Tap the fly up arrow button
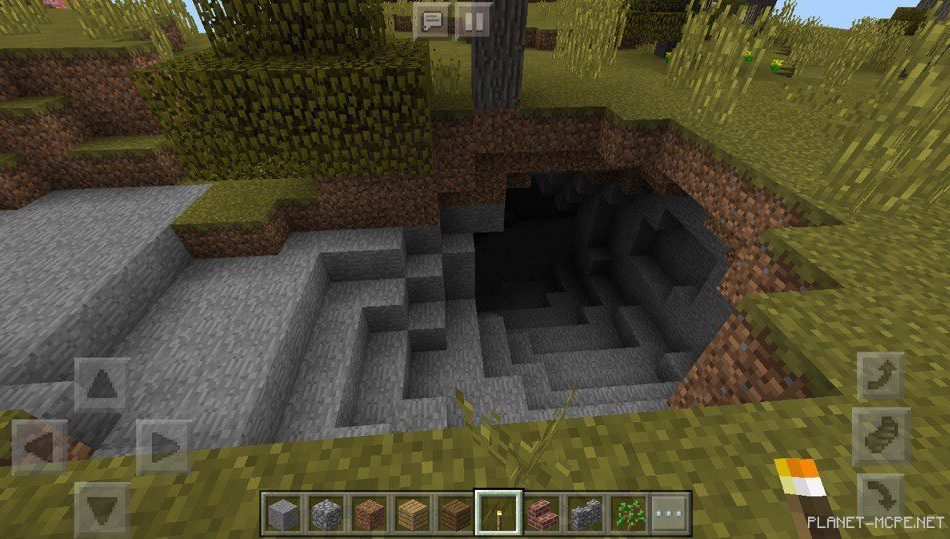 pyautogui.click(x=881, y=376)
